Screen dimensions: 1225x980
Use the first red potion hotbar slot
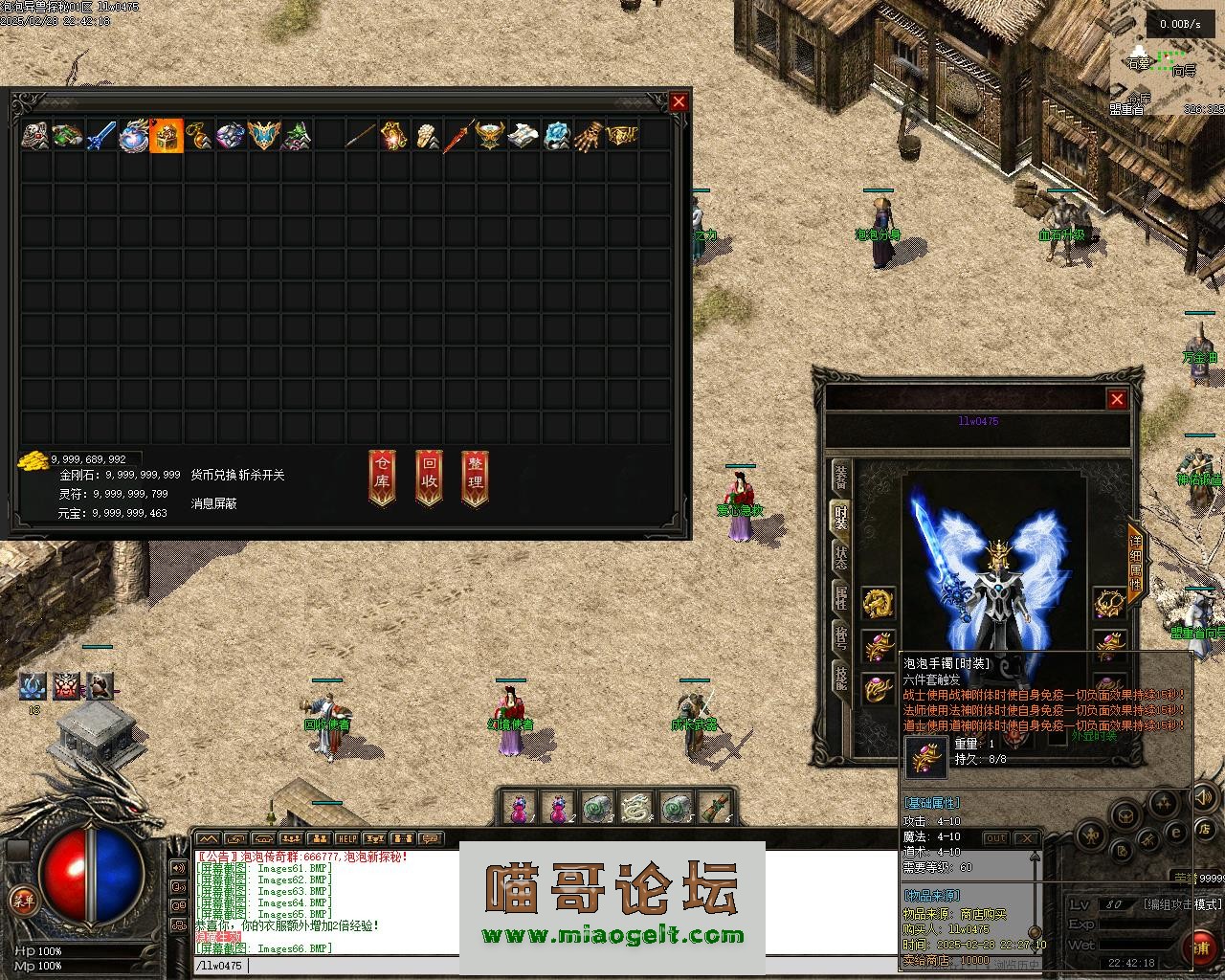point(520,808)
